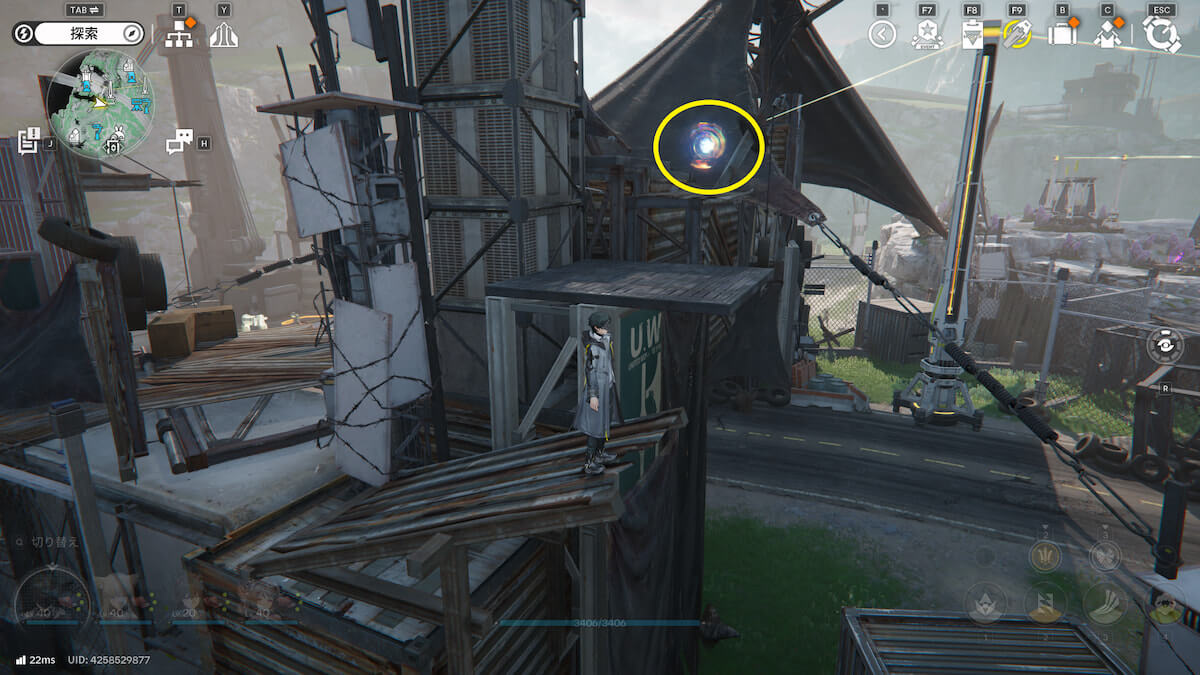This screenshot has height=675, width=1200.
Task: Open the mission log icon with exclamation mark
Action: 29,141
